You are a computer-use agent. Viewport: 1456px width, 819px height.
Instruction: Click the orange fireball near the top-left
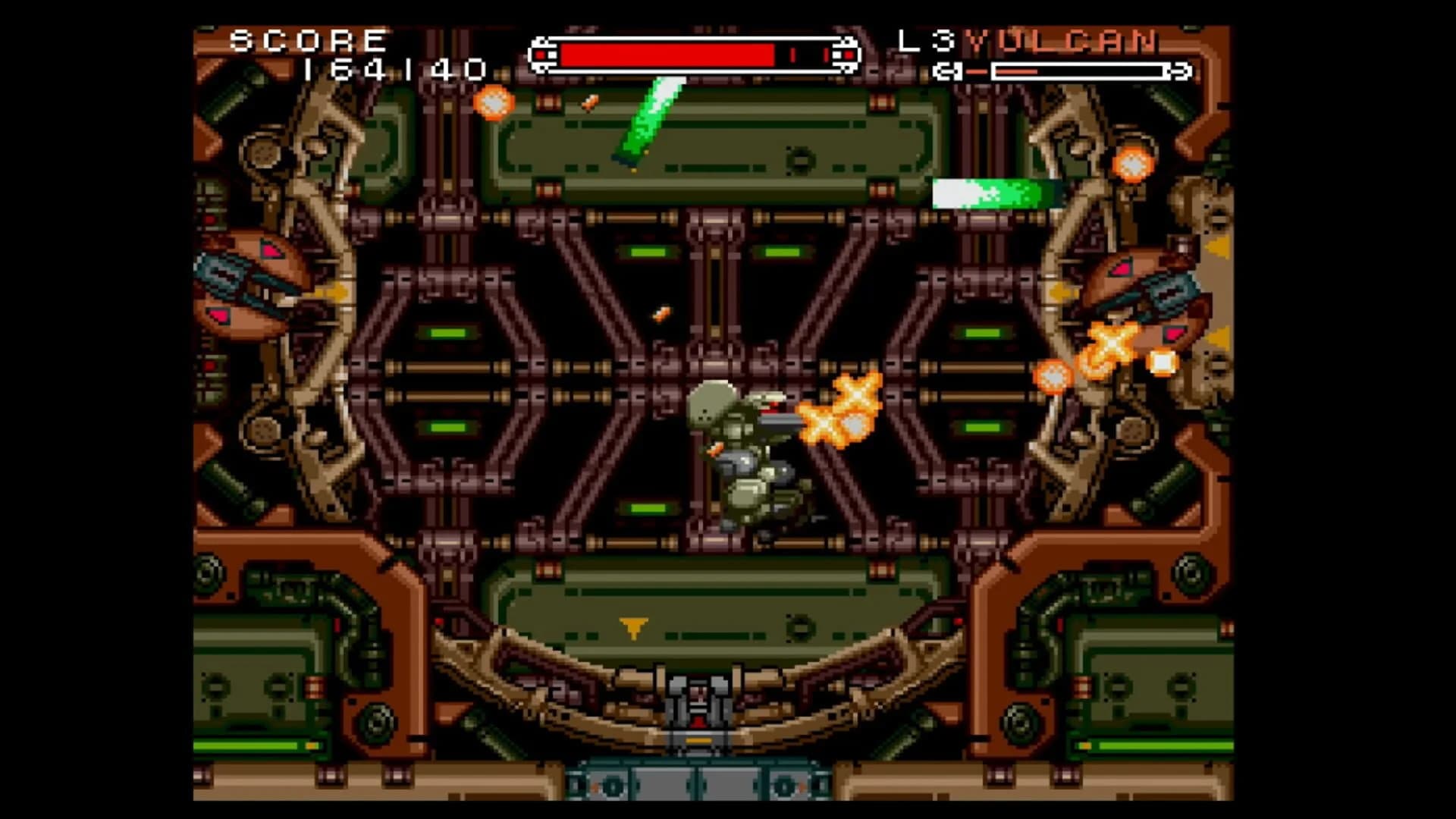pyautogui.click(x=493, y=102)
